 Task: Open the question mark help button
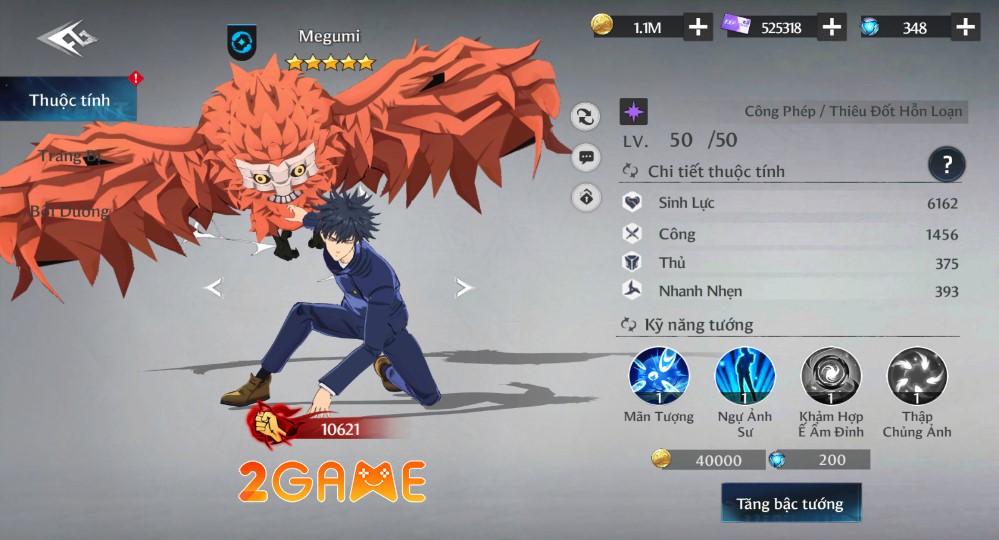click(x=945, y=163)
